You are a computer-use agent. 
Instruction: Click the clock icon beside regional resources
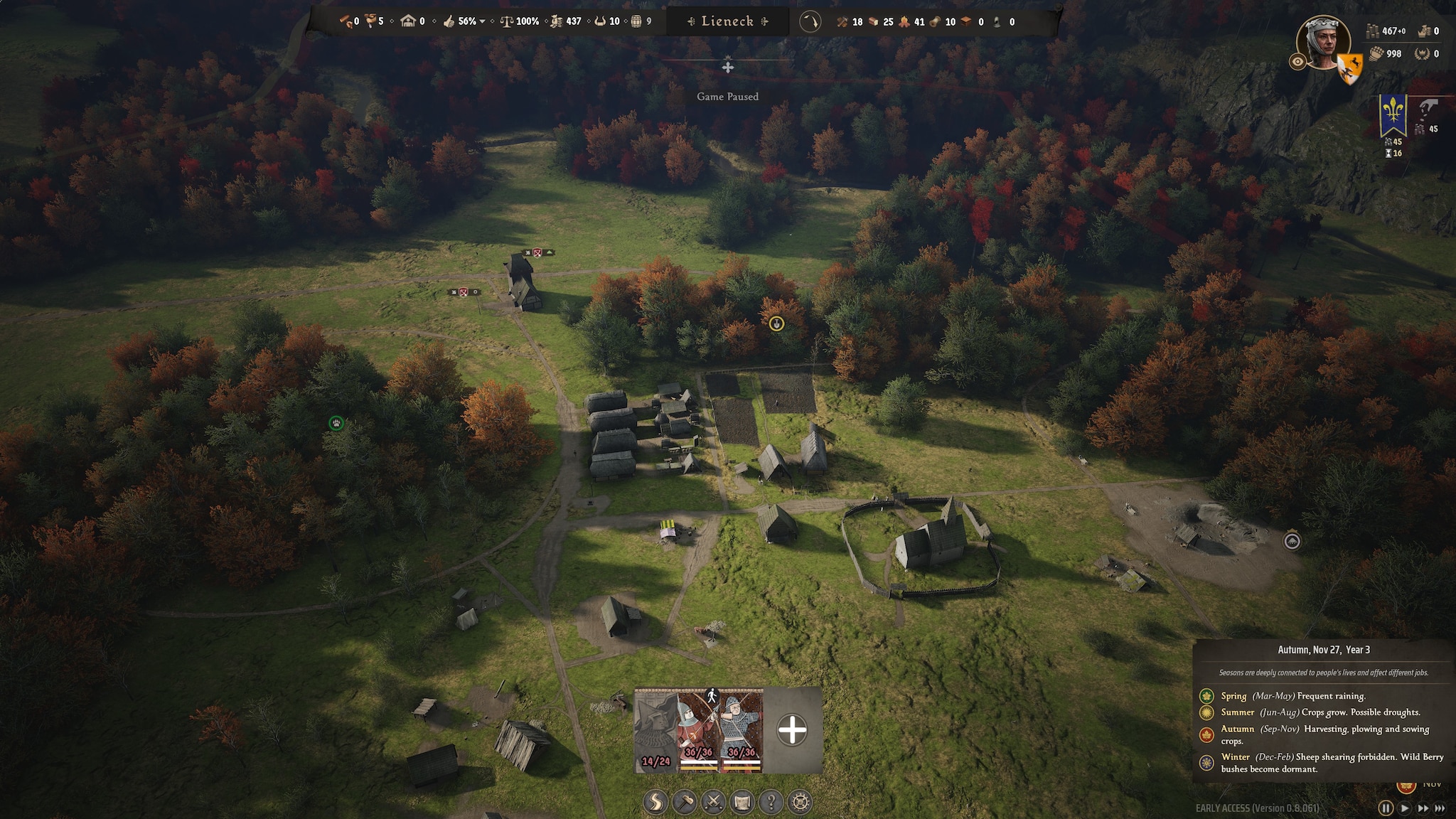tap(810, 21)
